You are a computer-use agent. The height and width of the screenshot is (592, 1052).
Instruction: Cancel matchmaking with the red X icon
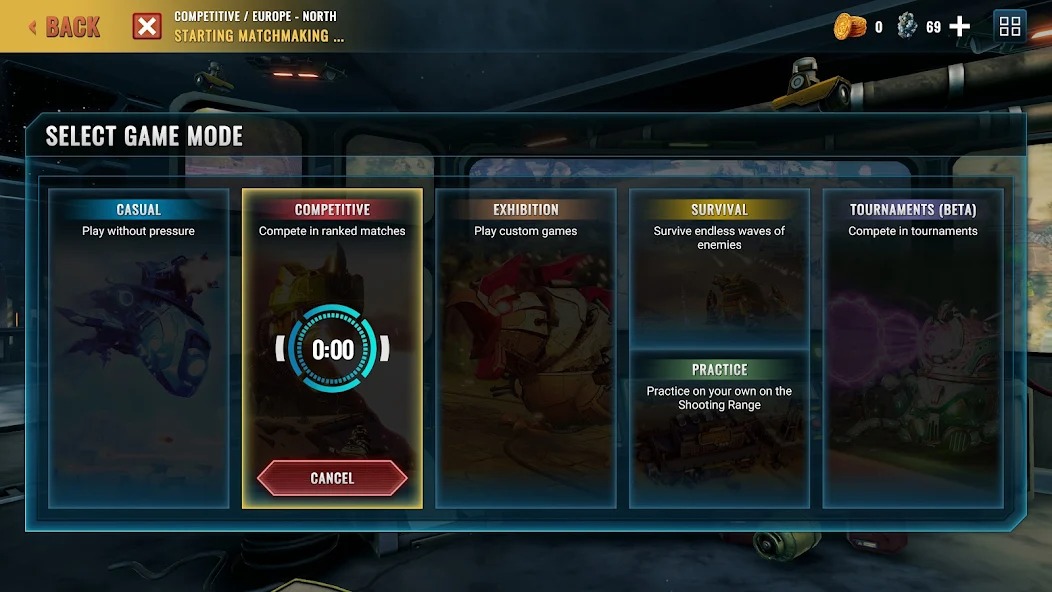(x=147, y=27)
